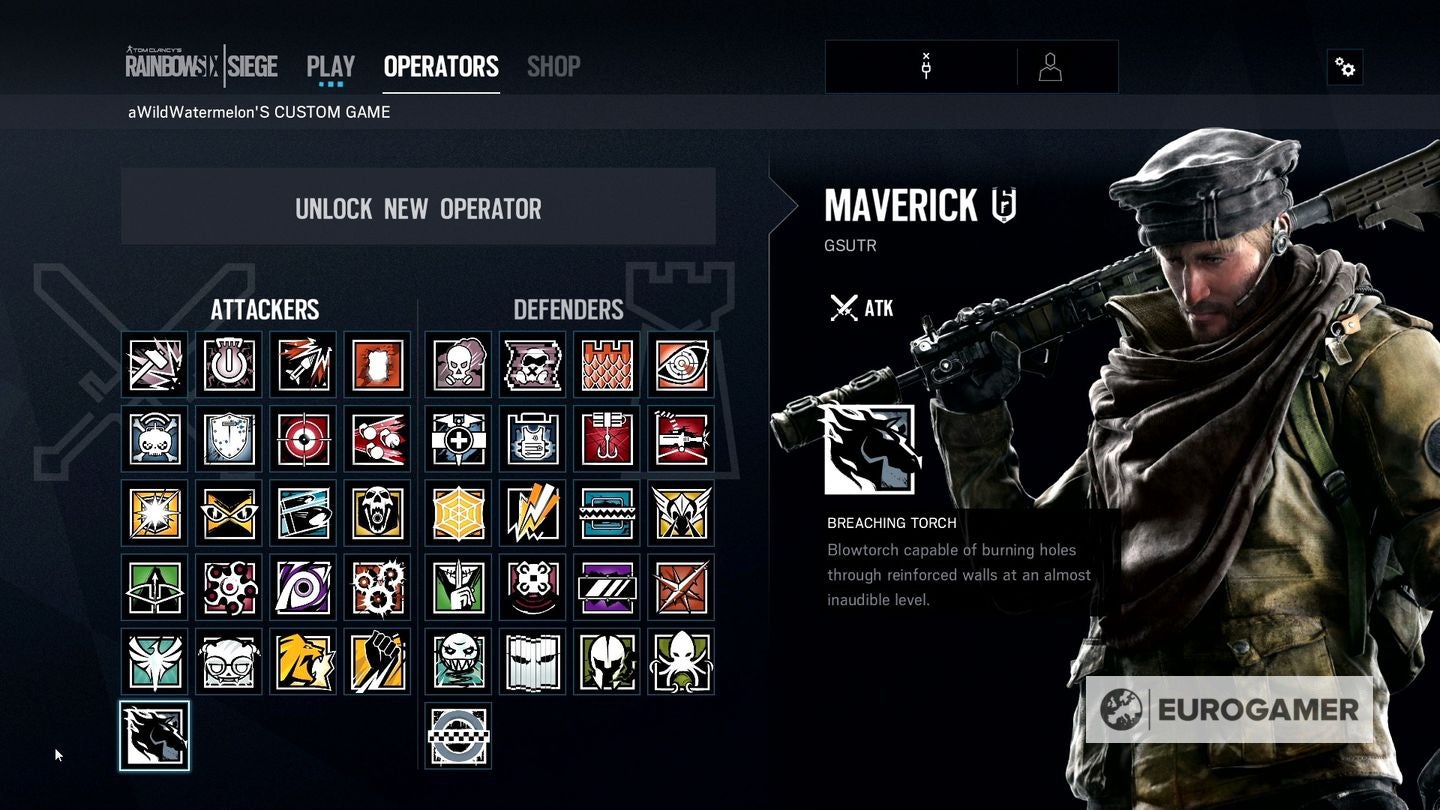Select Smoke's gas mask defender icon
This screenshot has height=810, width=1440.
coord(458,364)
